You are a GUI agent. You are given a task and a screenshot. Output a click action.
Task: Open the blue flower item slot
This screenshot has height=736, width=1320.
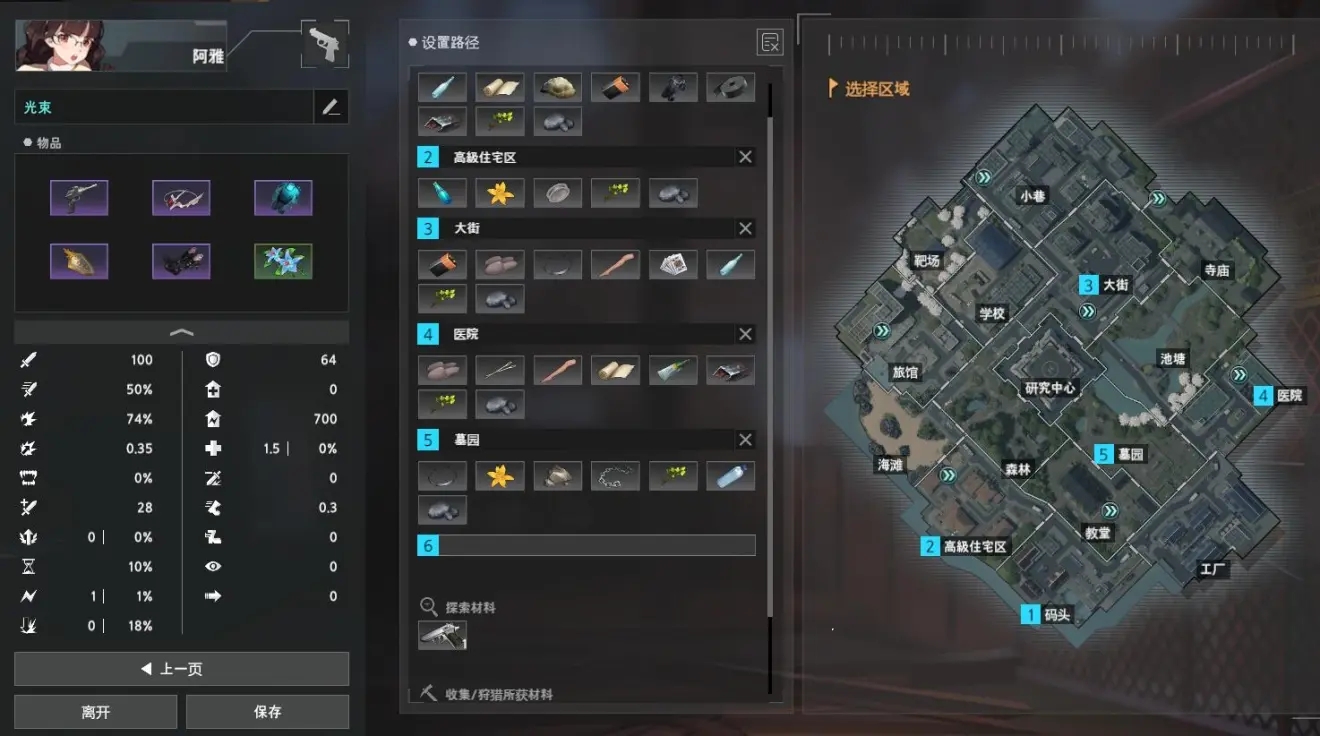283,261
